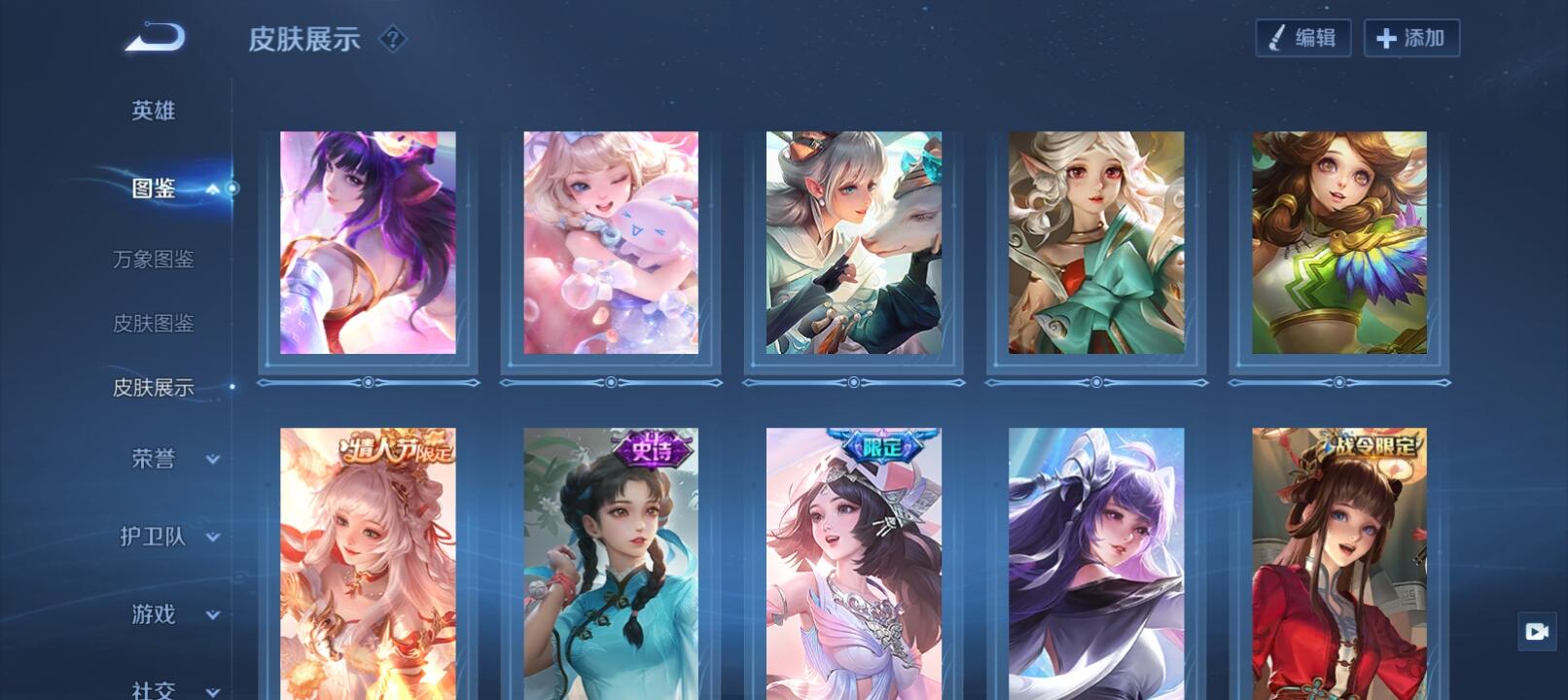Image resolution: width=1568 pixels, height=700 pixels.
Task: Choose the 战令限定 red dress skin
Action: 1338,564
